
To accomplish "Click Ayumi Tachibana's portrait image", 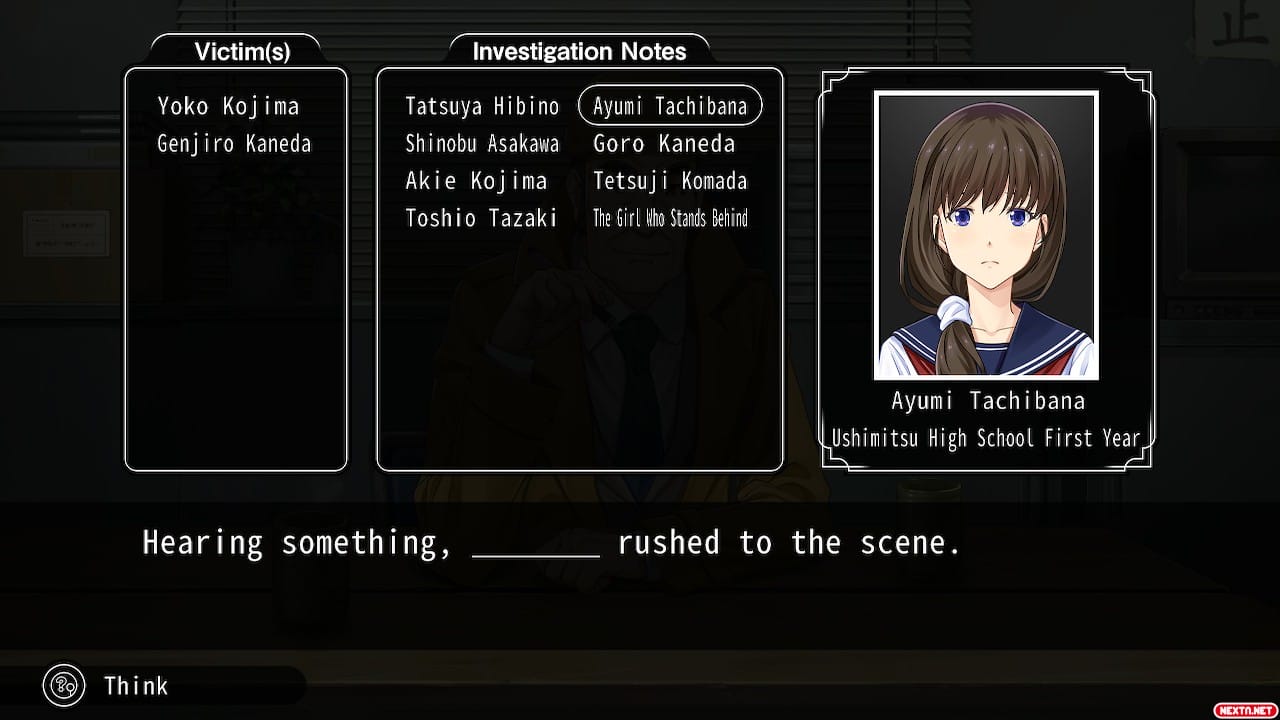I will point(986,236).
